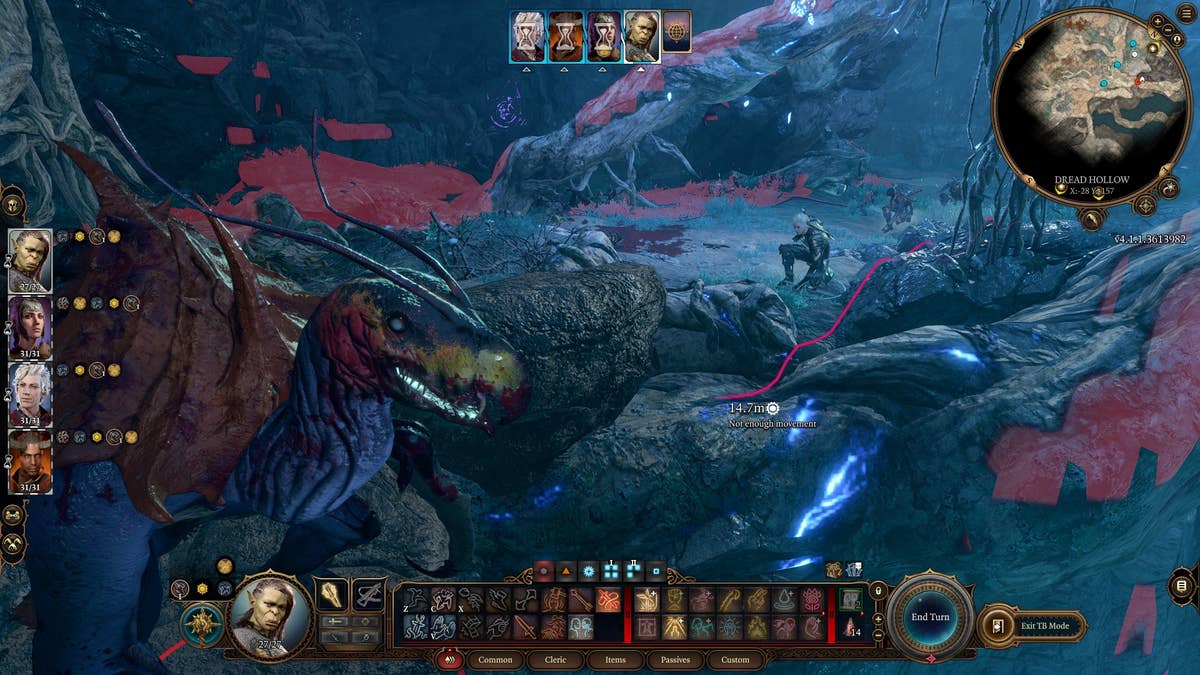Open the combat log button
The image size is (1200, 675).
[x=1181, y=585]
